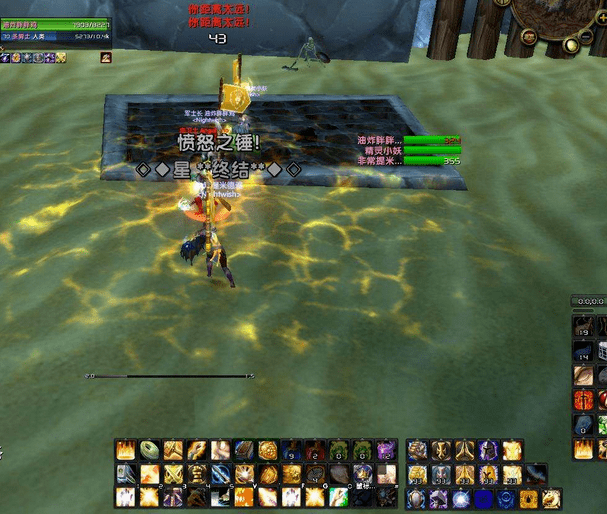Click the lone debuff icon beside the buff row
This screenshot has height=514, width=607.
point(105,58)
